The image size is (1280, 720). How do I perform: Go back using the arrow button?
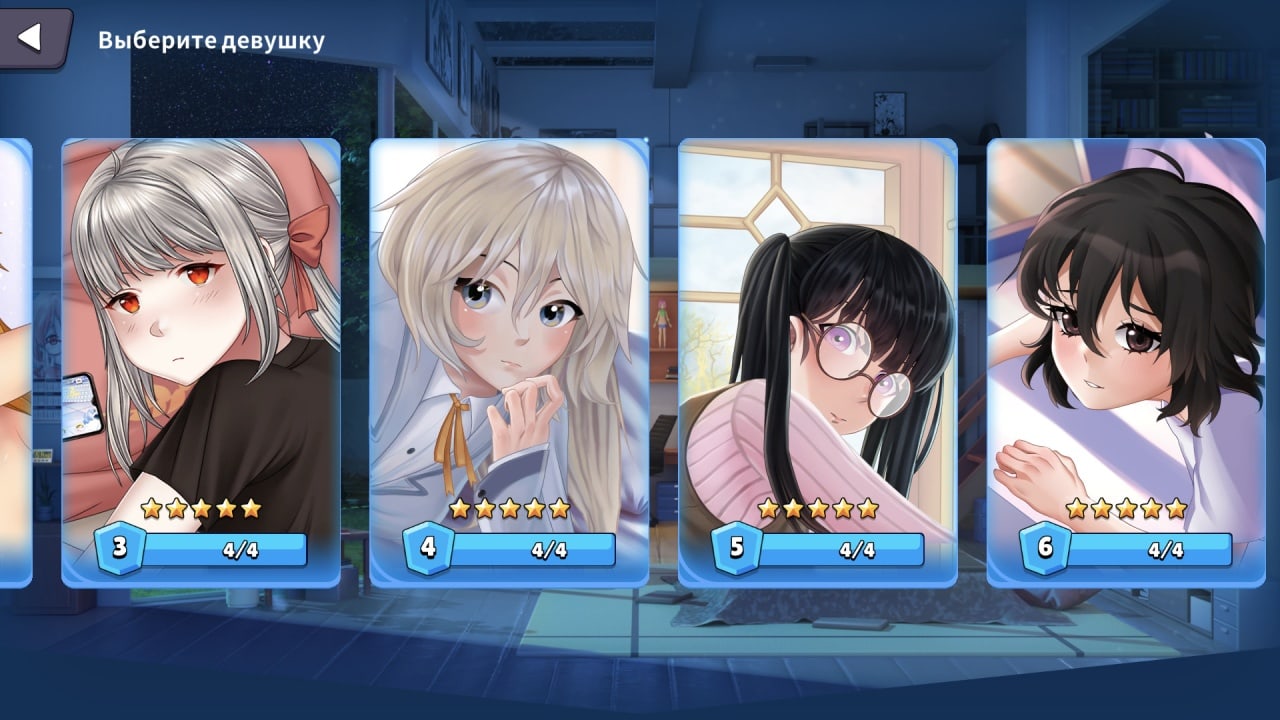pos(30,38)
